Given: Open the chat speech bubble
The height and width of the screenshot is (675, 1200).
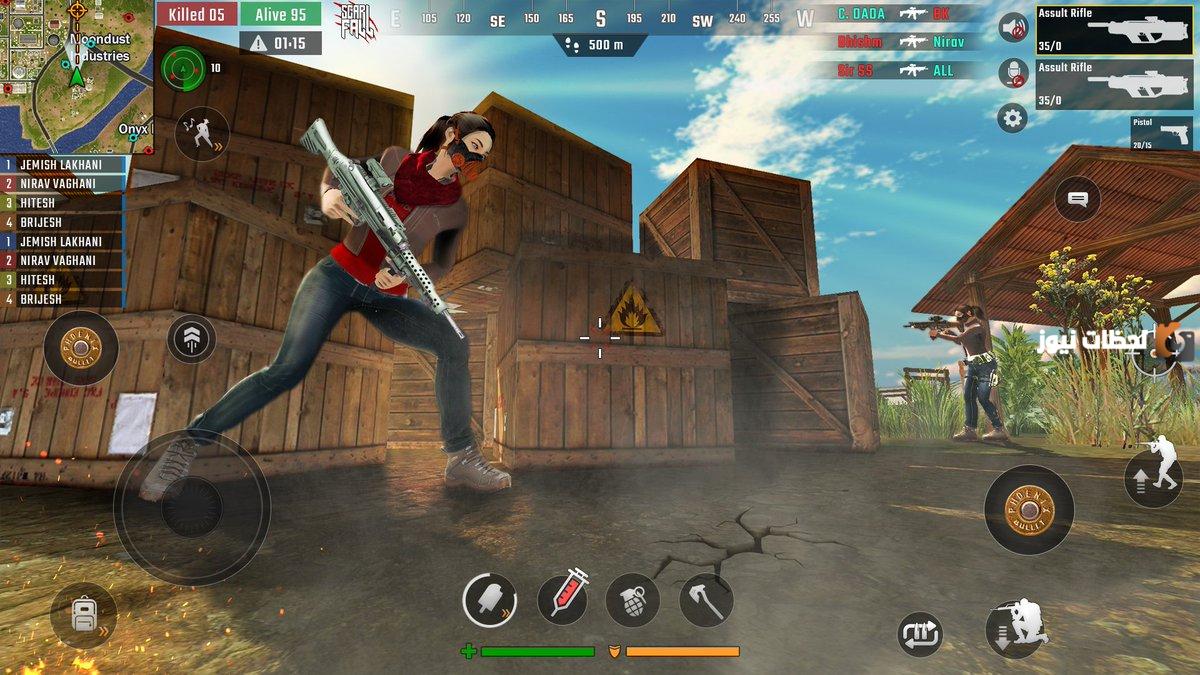Looking at the screenshot, I should [1077, 200].
